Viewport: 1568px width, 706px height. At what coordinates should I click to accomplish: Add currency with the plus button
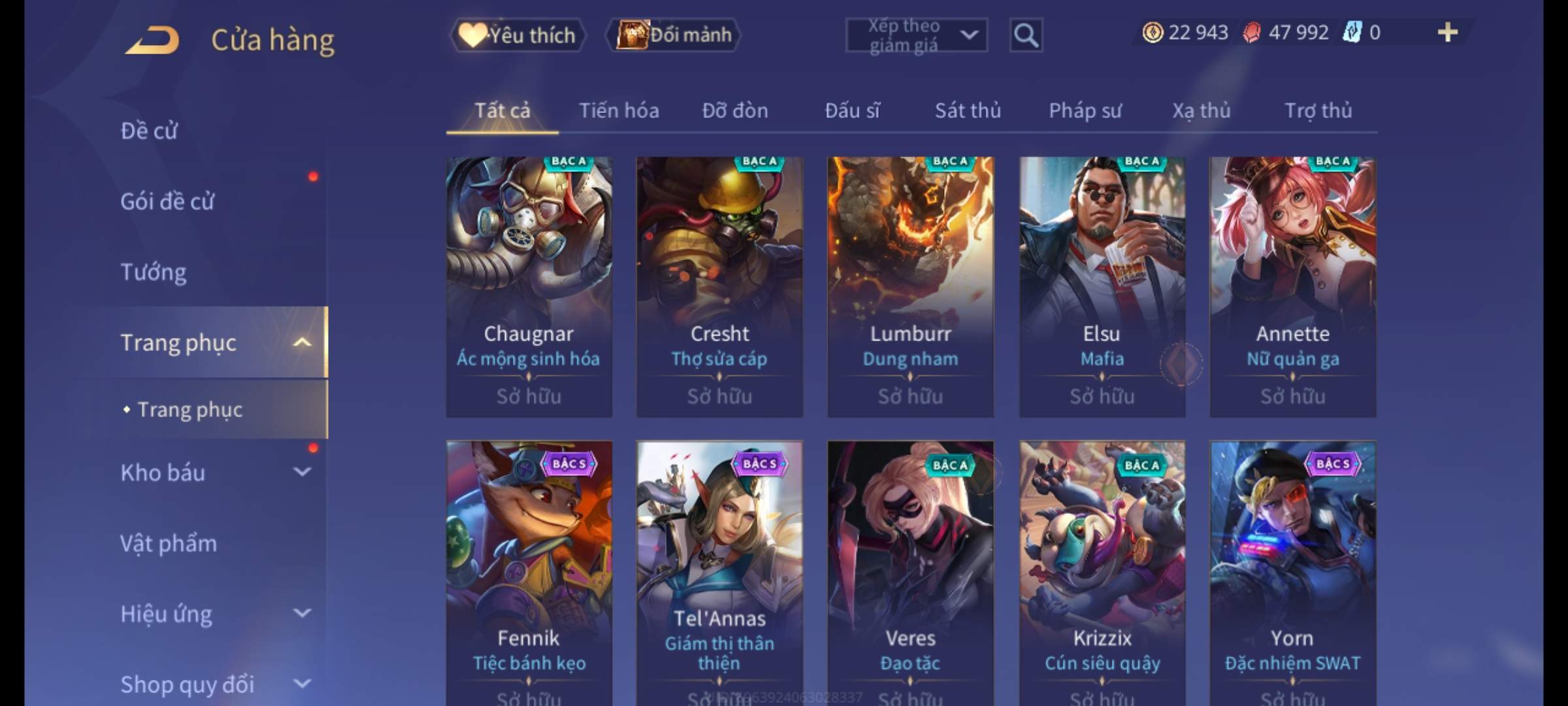coord(1447,33)
